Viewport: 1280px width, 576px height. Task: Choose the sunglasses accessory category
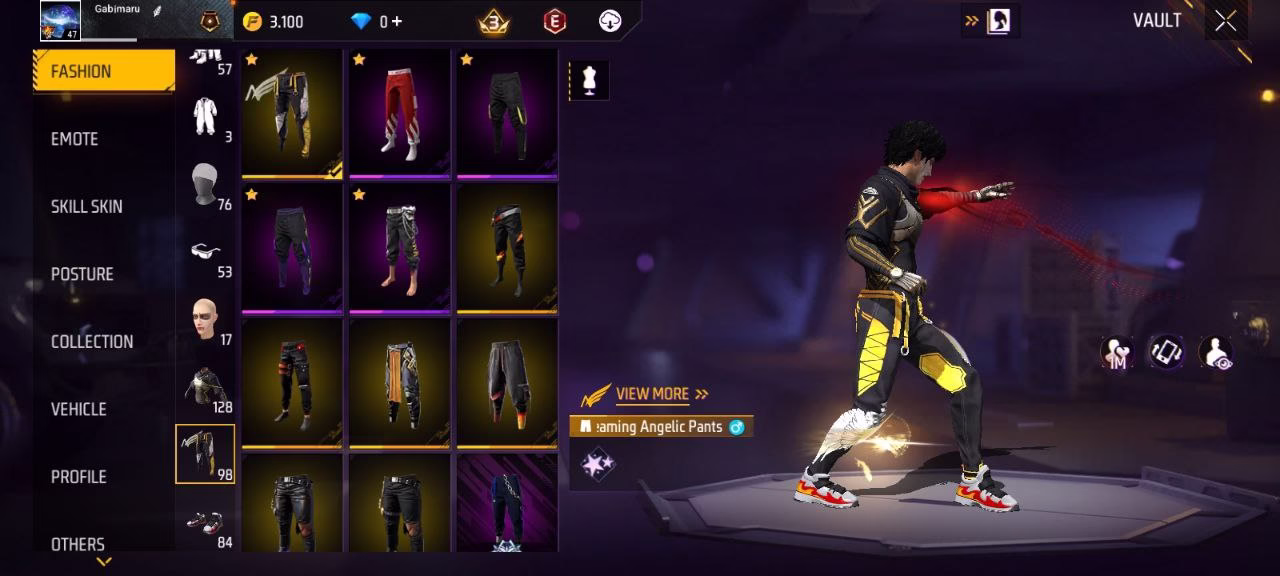click(x=206, y=255)
